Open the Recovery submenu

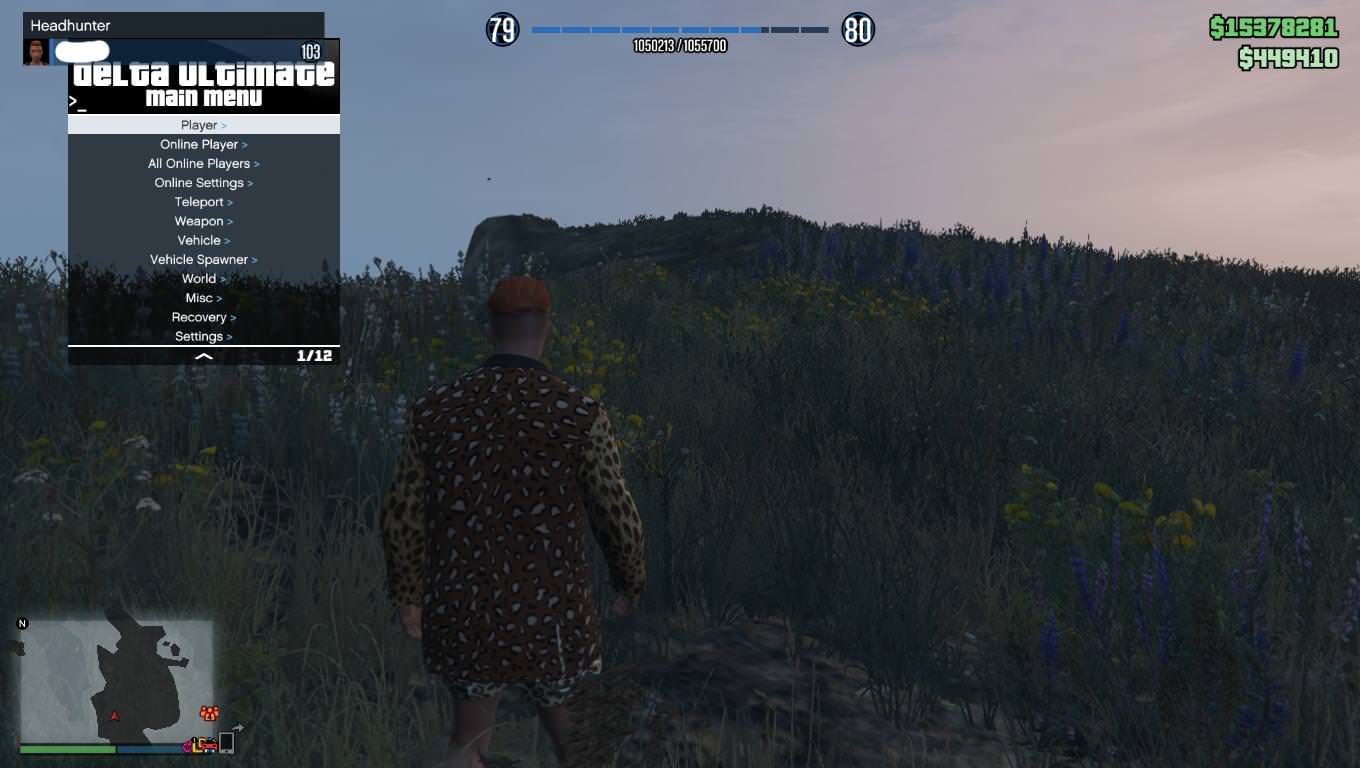(203, 317)
